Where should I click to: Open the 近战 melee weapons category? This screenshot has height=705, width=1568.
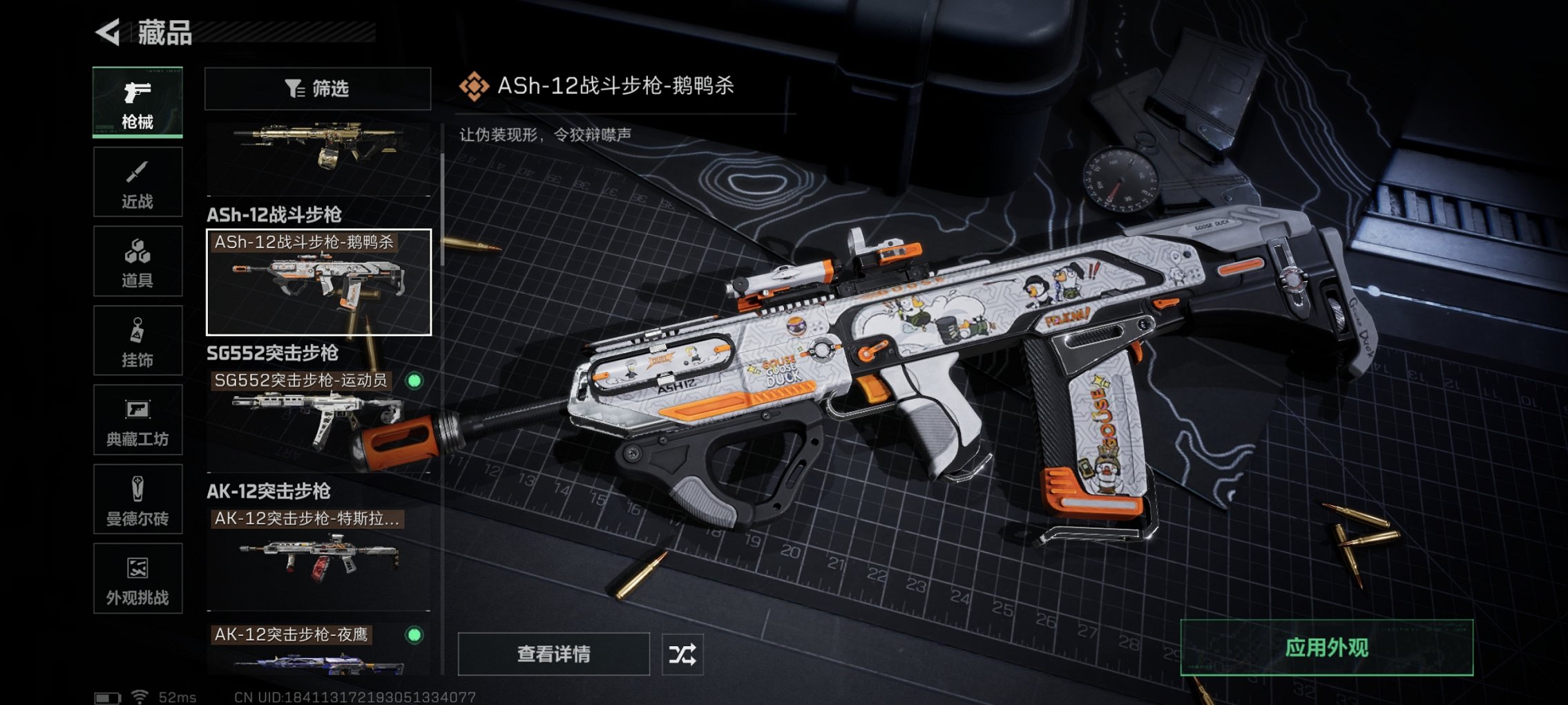point(136,181)
